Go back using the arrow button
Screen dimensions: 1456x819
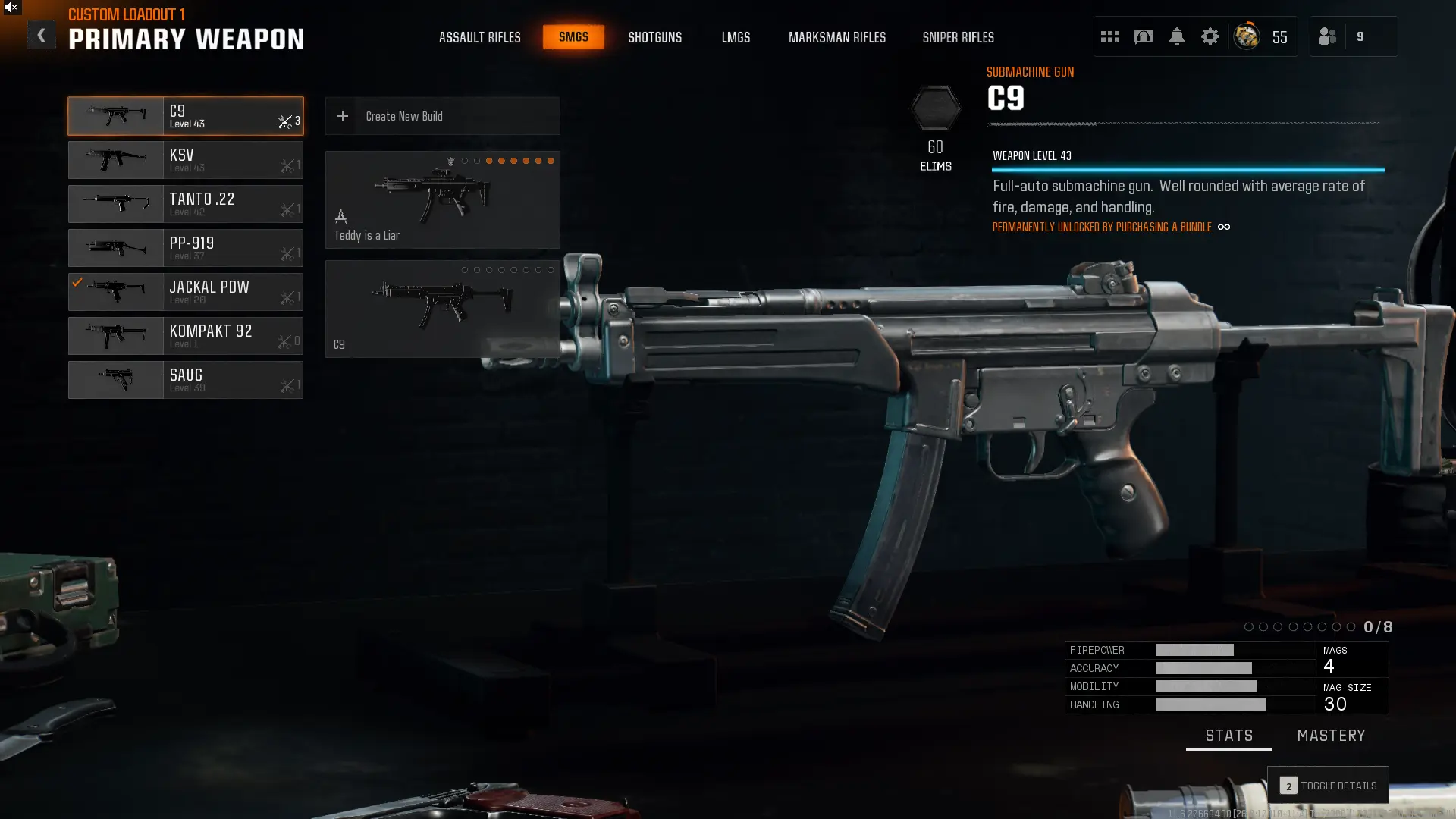[x=41, y=35]
